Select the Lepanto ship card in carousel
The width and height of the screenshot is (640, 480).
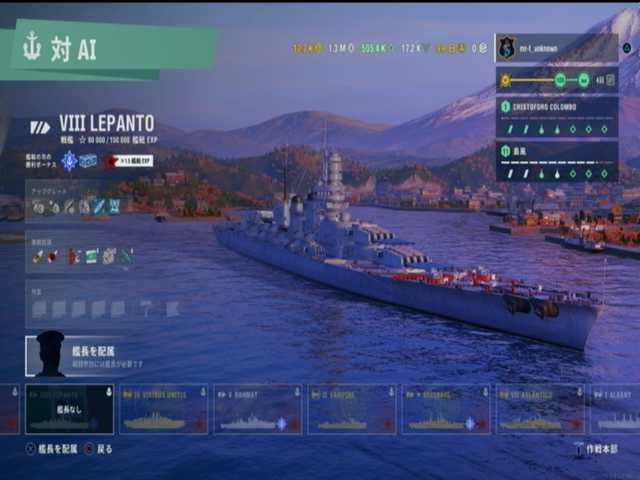pyautogui.click(x=69, y=409)
